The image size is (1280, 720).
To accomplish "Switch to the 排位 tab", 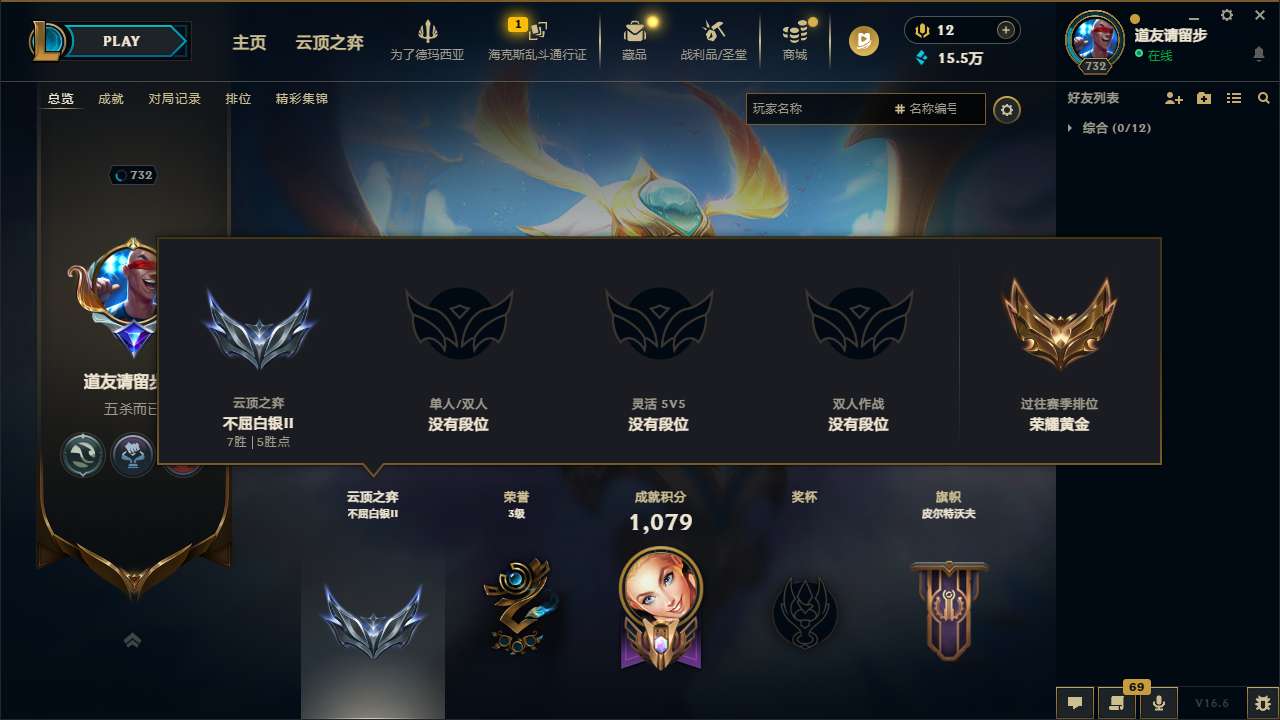I will tap(237, 99).
